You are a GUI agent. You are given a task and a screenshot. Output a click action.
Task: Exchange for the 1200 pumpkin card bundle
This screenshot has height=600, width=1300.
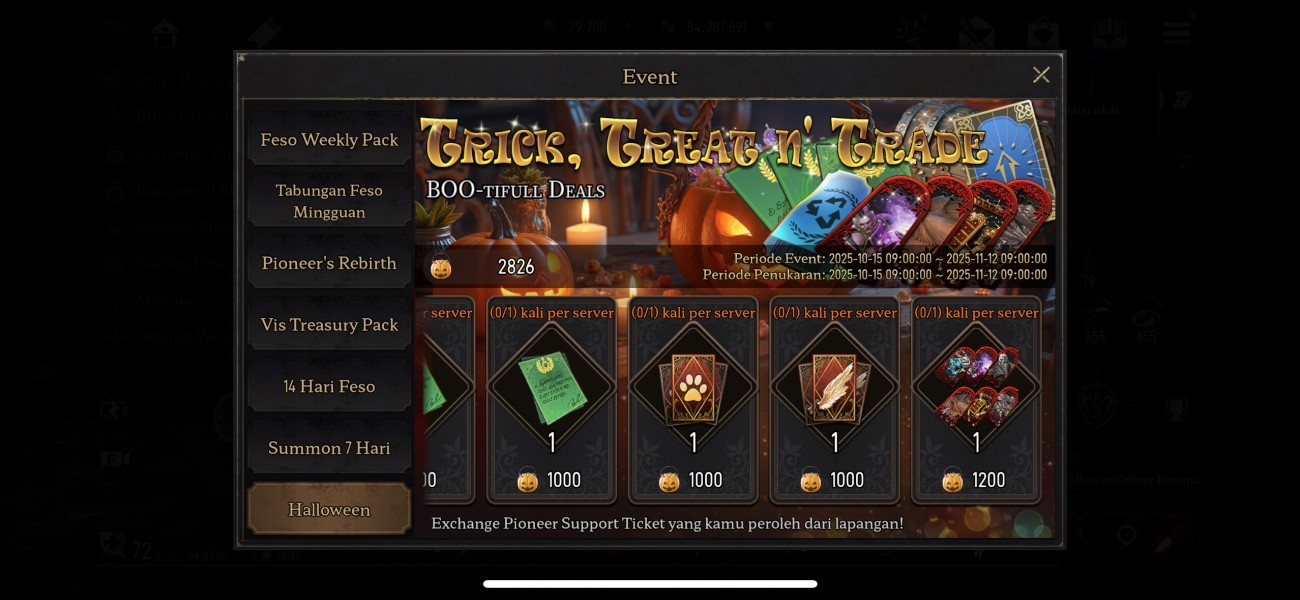[x=976, y=398]
